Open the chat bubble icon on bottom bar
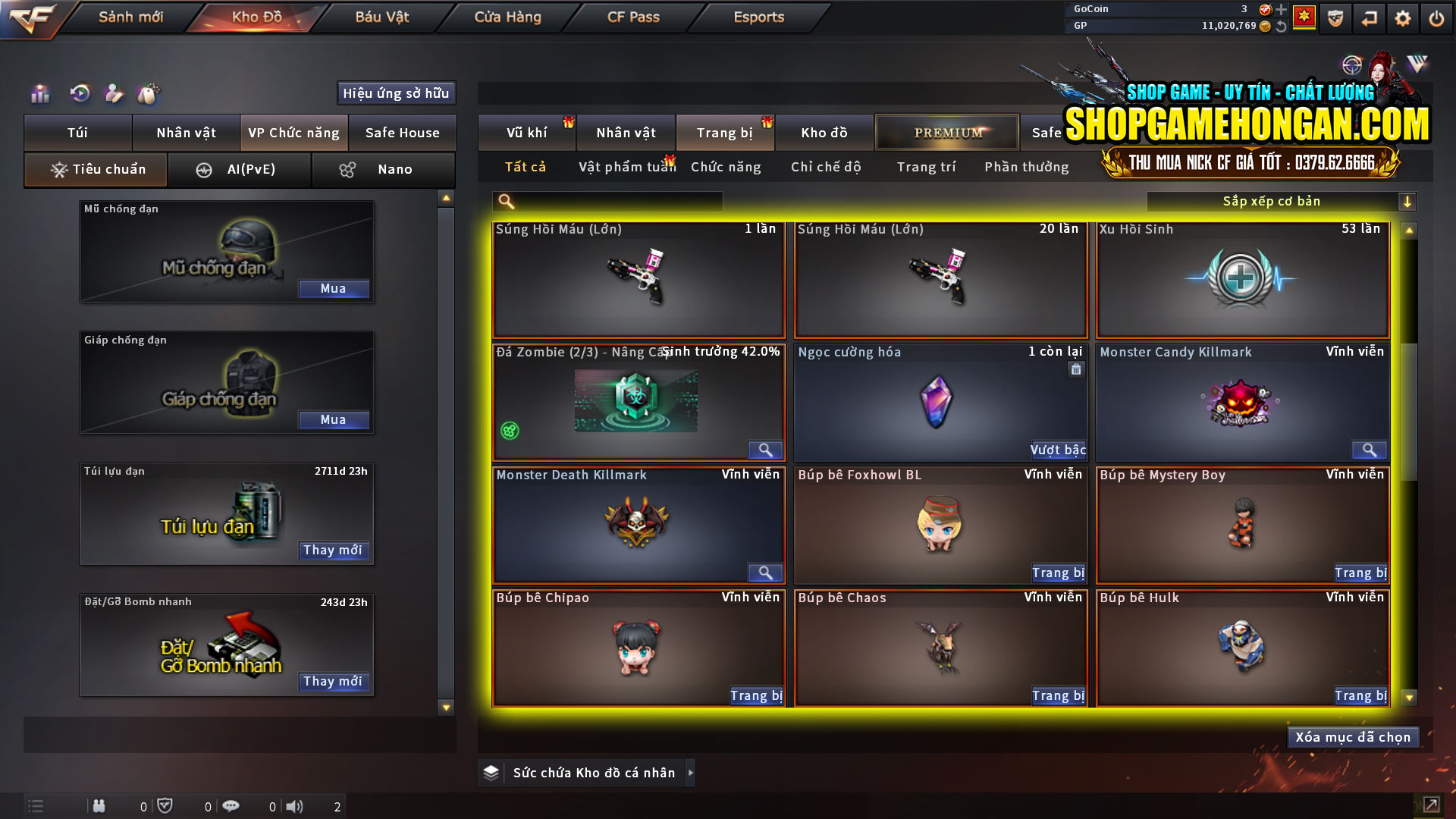The height and width of the screenshot is (819, 1456). point(231,806)
